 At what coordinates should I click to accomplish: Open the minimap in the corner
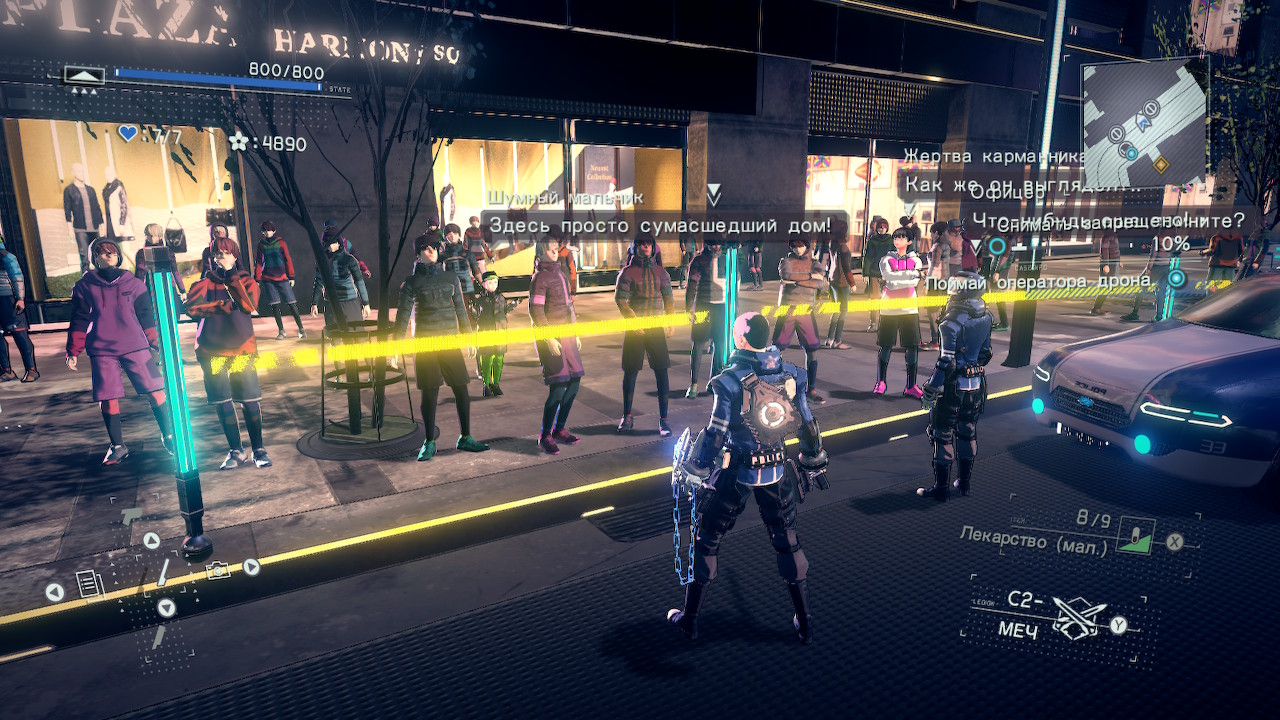(x=1146, y=122)
